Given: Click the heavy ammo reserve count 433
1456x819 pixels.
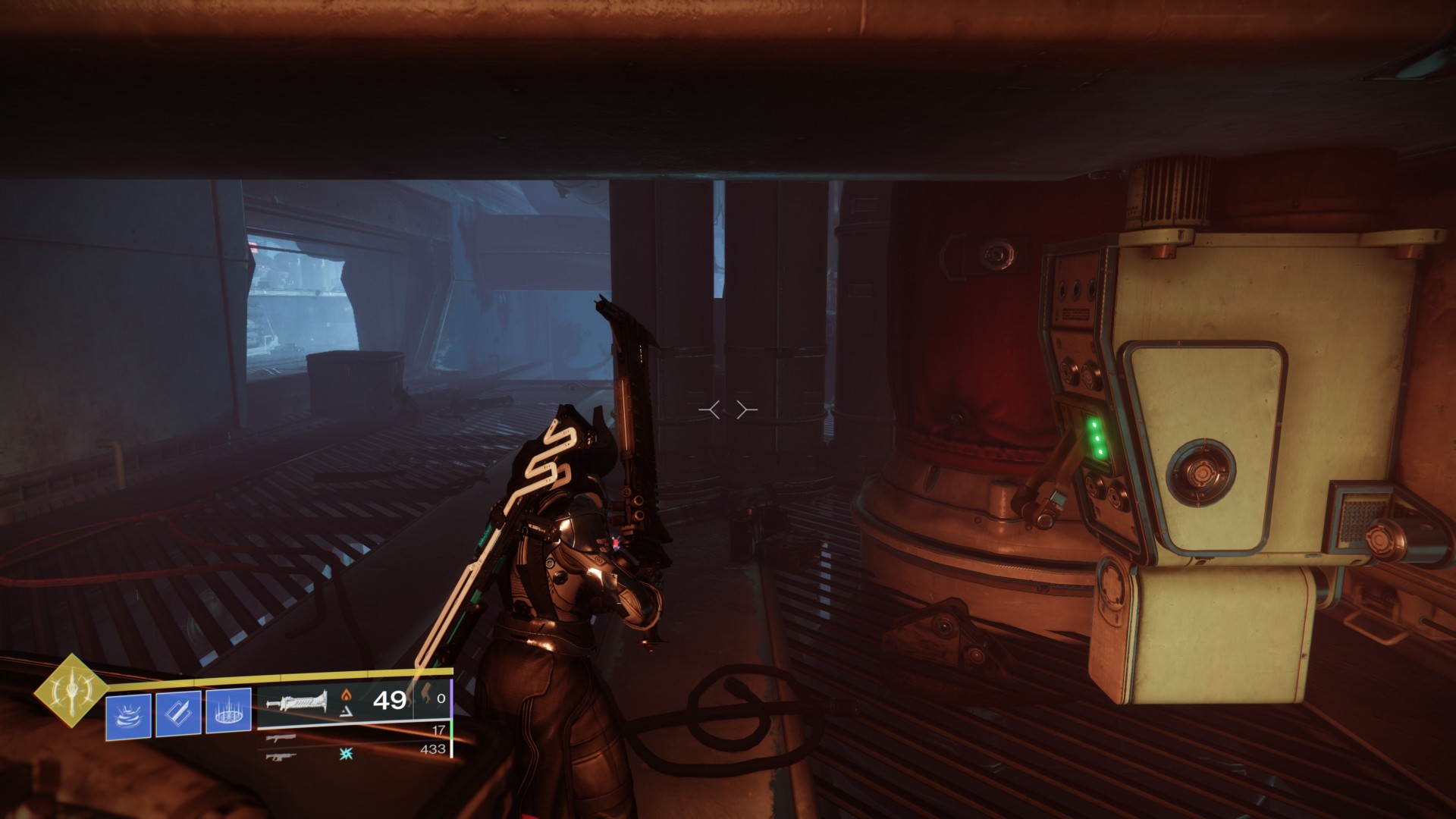Looking at the screenshot, I should (x=435, y=750).
